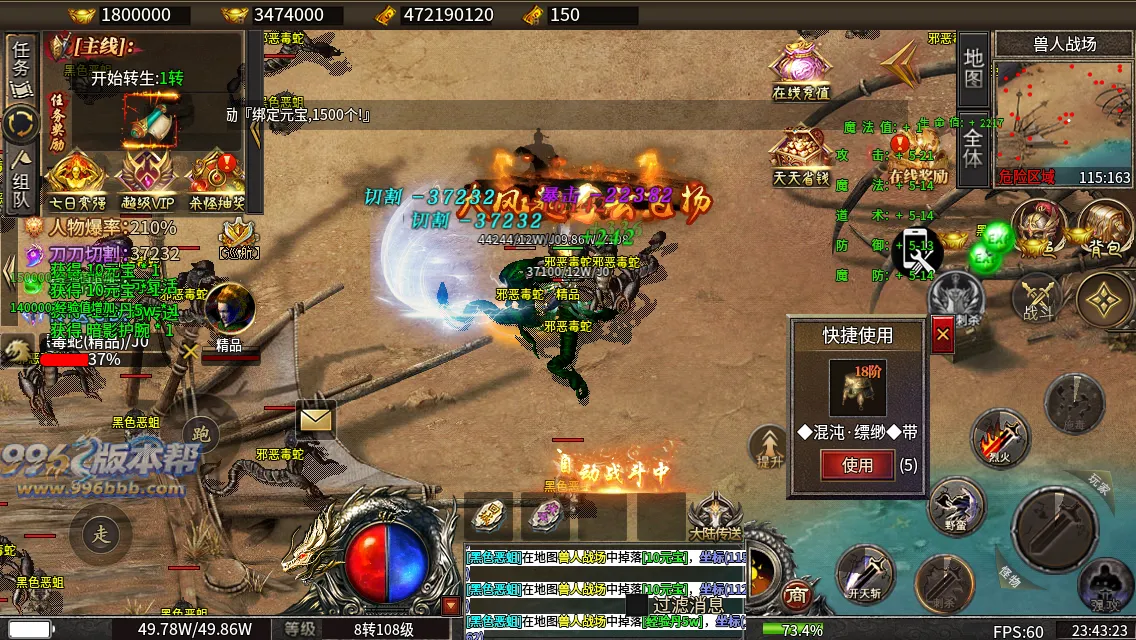Open the mail envelope icon
1136x640 pixels.
[315, 418]
